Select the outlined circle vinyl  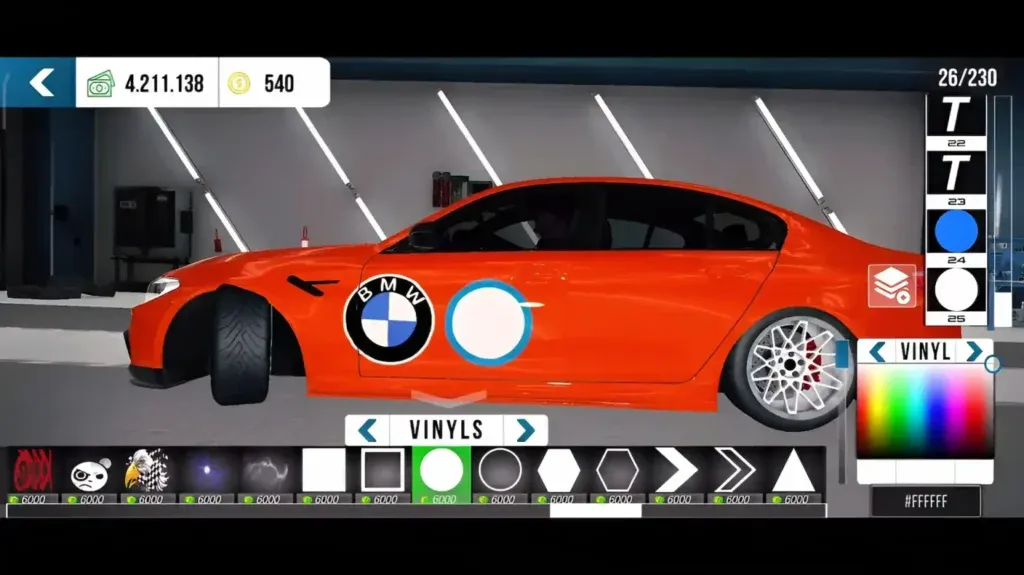(500, 470)
